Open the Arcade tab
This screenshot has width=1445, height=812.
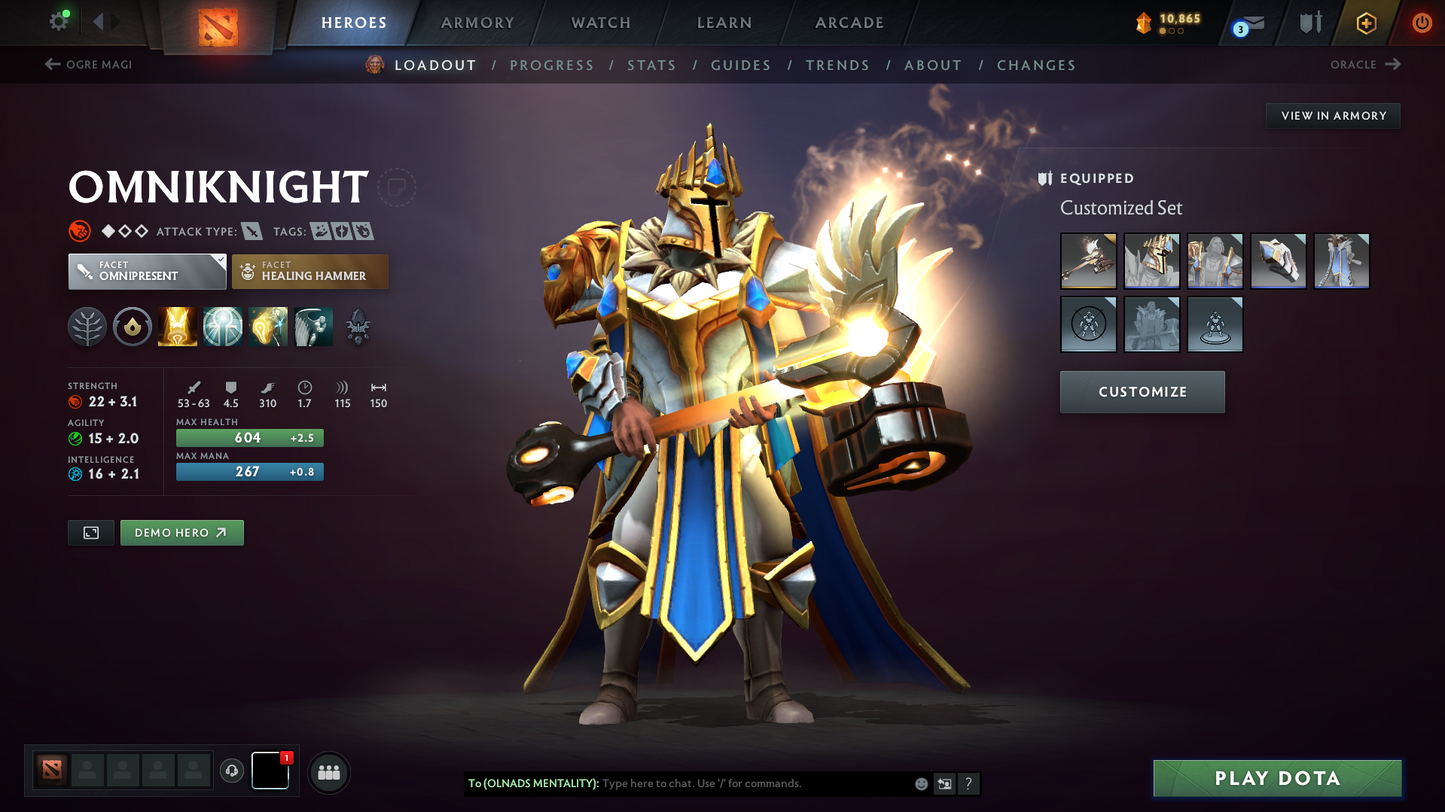tap(849, 23)
